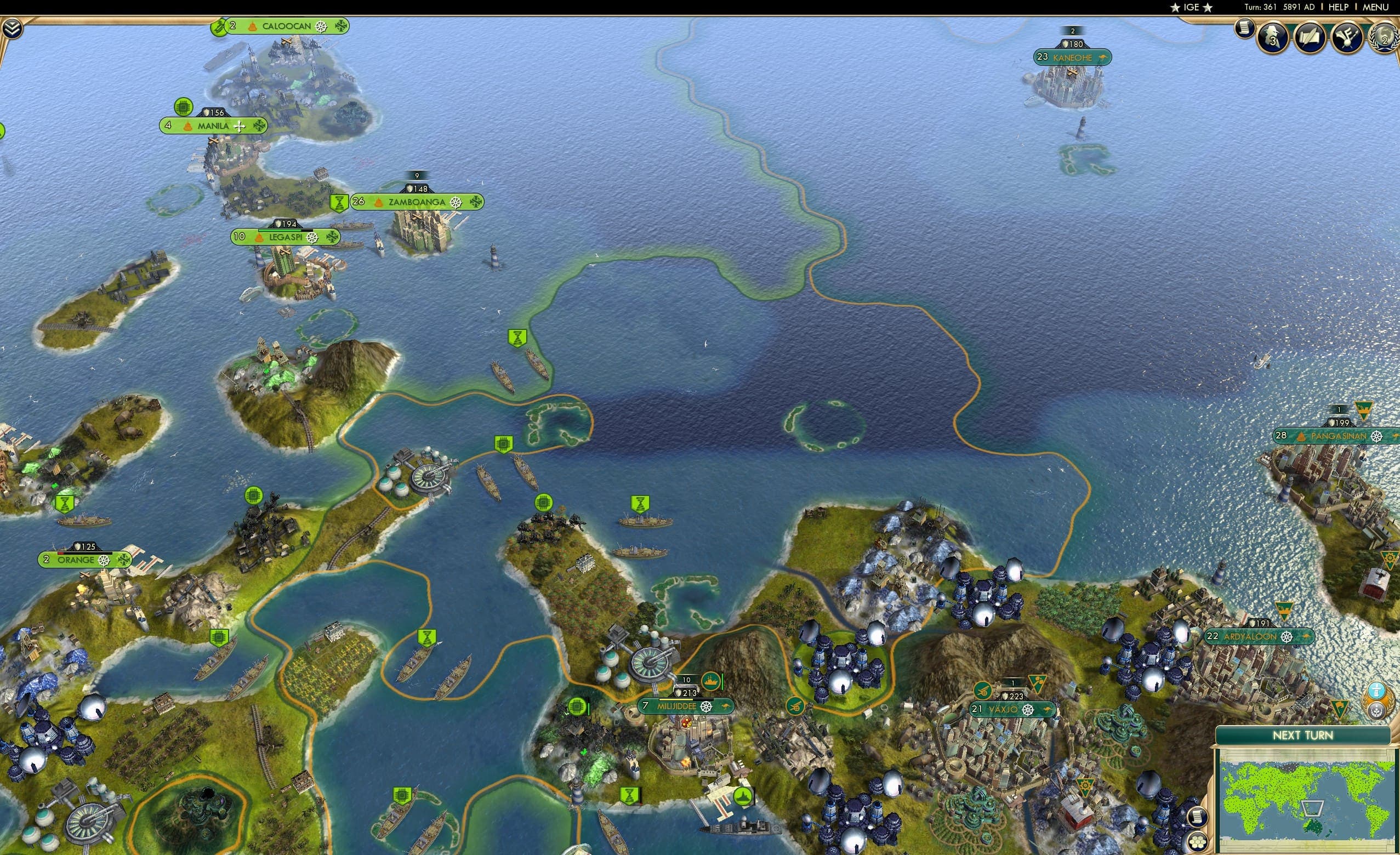
Task: Open HELP from the top bar
Action: pos(1338,7)
